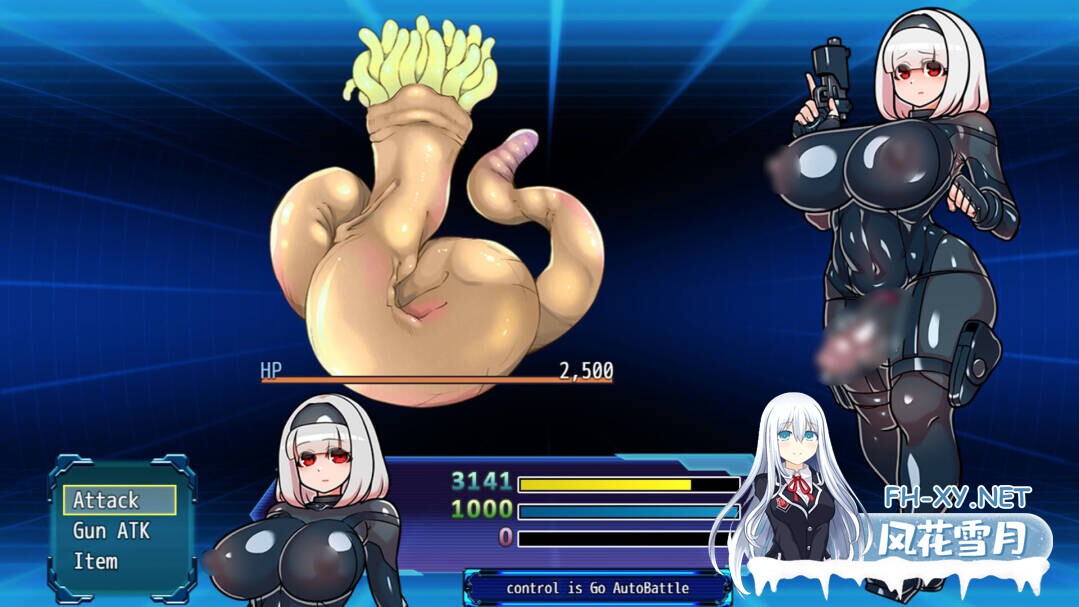Toggle the AutoBattle control bar
The height and width of the screenshot is (607, 1079).
pyautogui.click(x=597, y=588)
